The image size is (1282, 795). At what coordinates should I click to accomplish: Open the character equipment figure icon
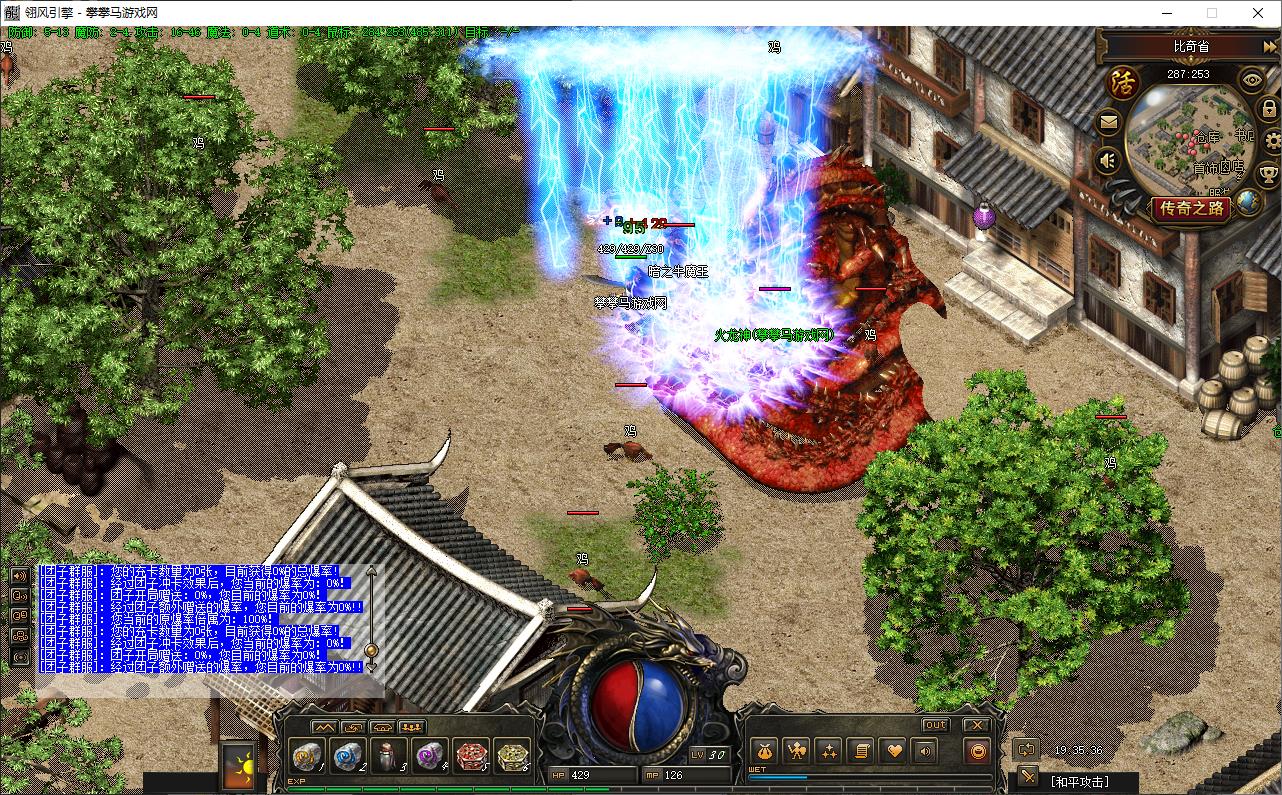pyautogui.click(x=796, y=750)
